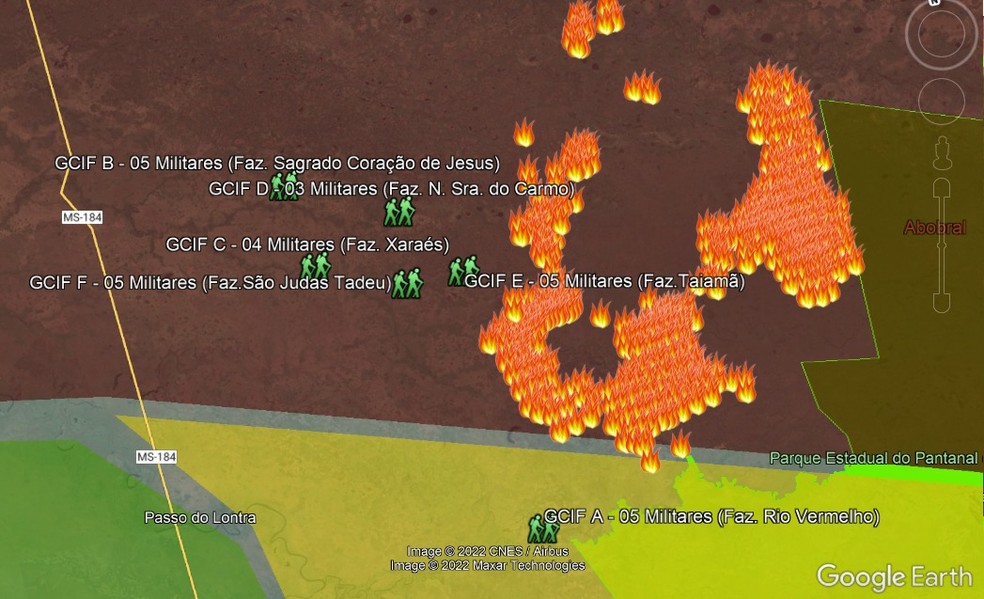Reset north with the compass N marker
The height and width of the screenshot is (599, 984).
pyautogui.click(x=933, y=3)
